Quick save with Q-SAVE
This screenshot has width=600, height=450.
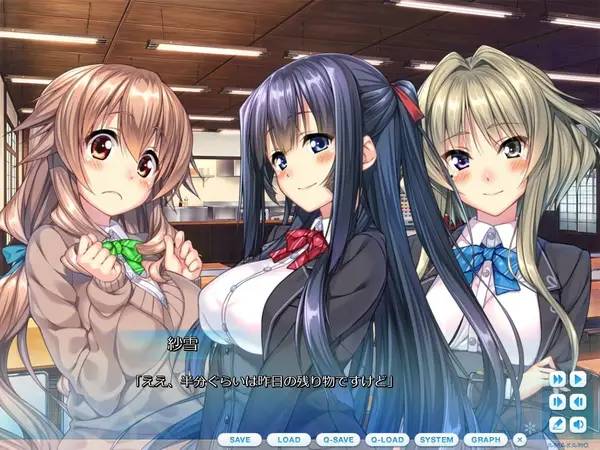pos(339,439)
